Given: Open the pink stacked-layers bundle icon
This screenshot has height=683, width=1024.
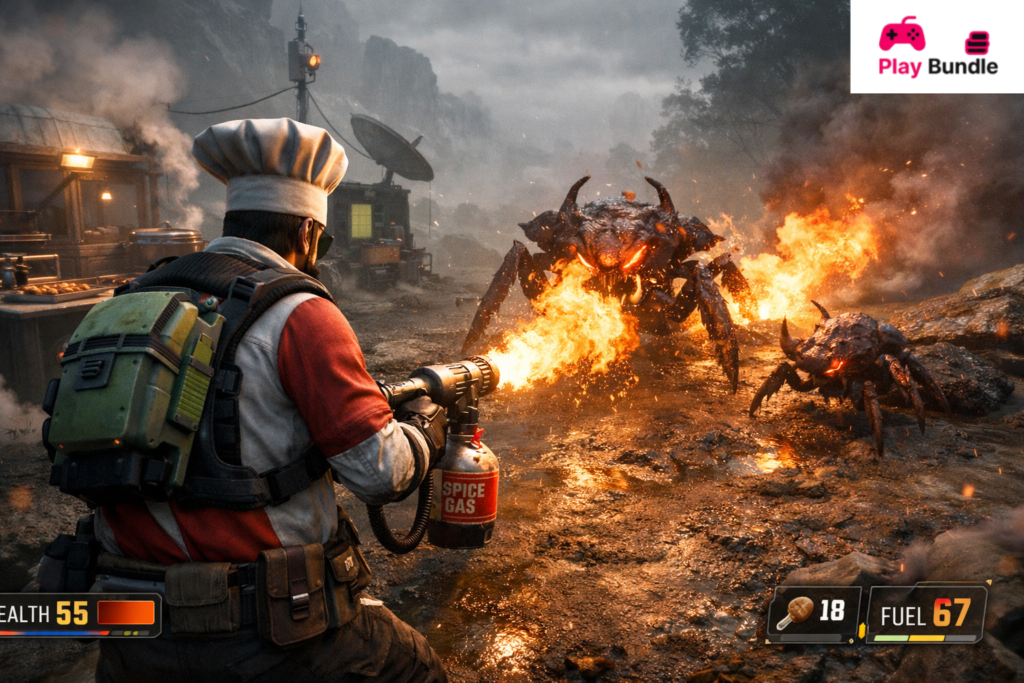Looking at the screenshot, I should click(976, 42).
